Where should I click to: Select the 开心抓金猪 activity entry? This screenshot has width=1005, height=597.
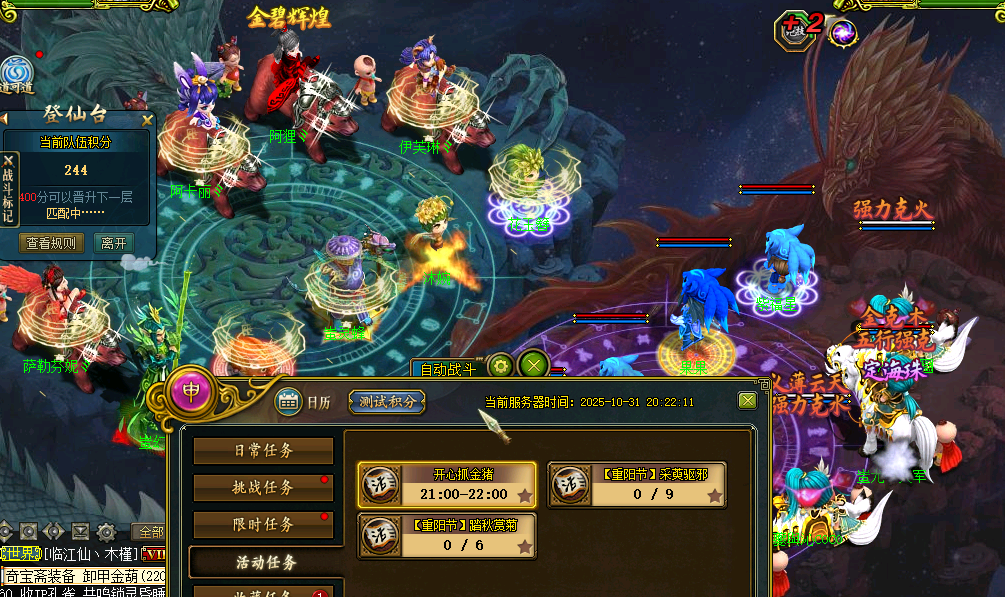pos(446,485)
